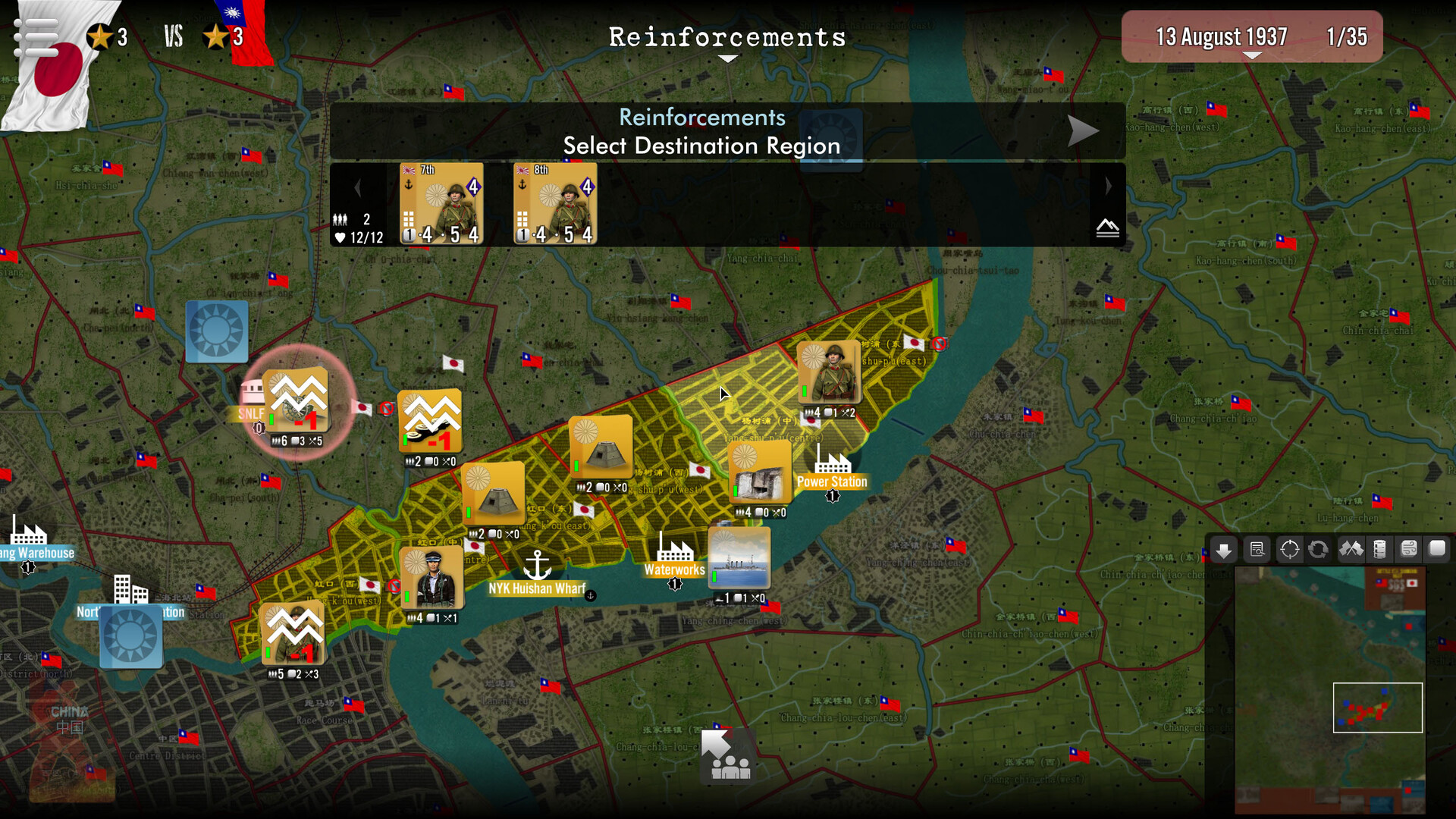Click the large arrow to confirm reinforcements
Viewport: 1456px width, 819px height.
(x=1084, y=130)
